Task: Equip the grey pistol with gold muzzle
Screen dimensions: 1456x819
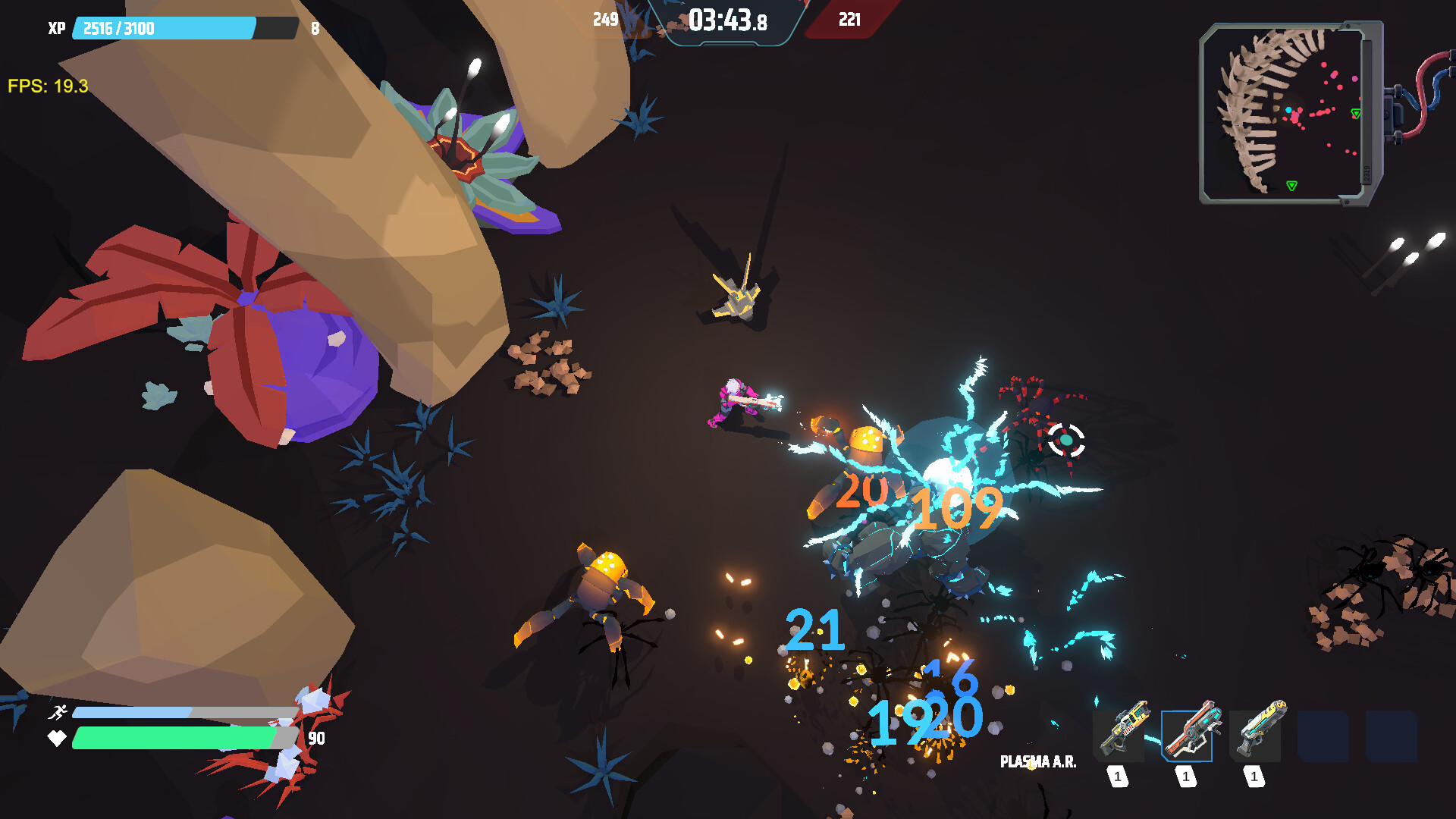Action: coord(1256,734)
